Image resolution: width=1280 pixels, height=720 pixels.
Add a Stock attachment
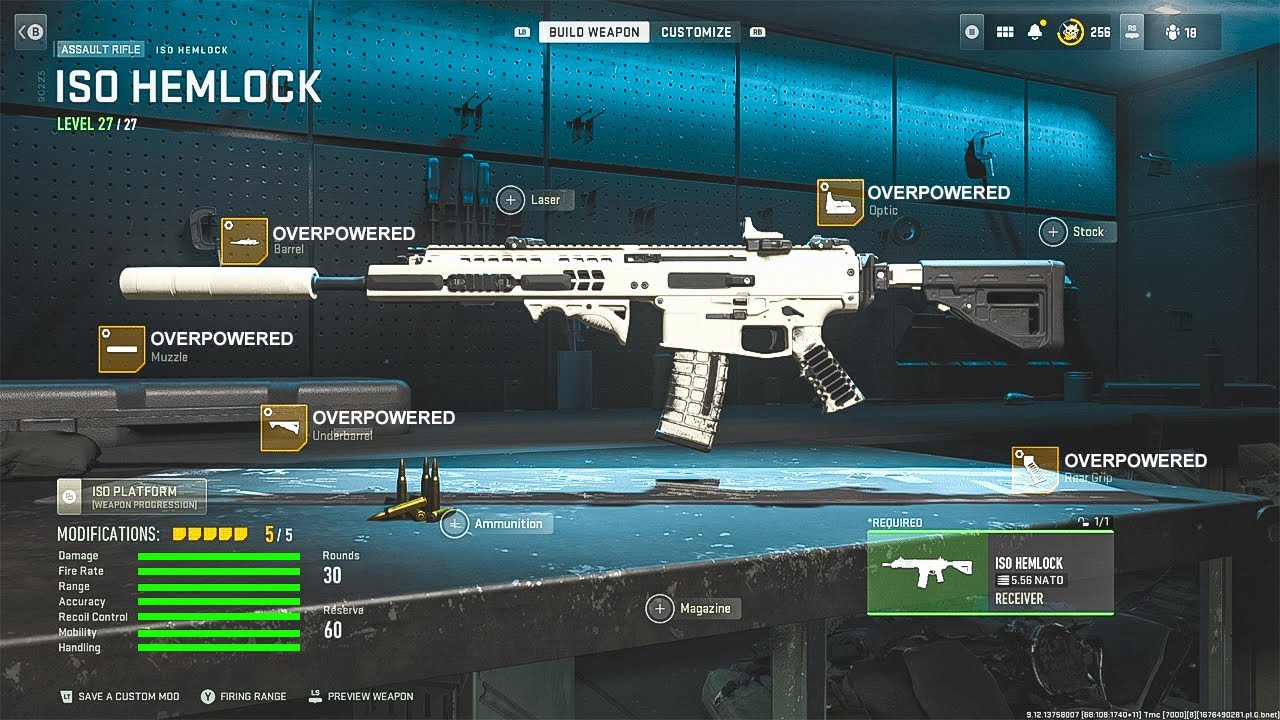click(x=1053, y=232)
